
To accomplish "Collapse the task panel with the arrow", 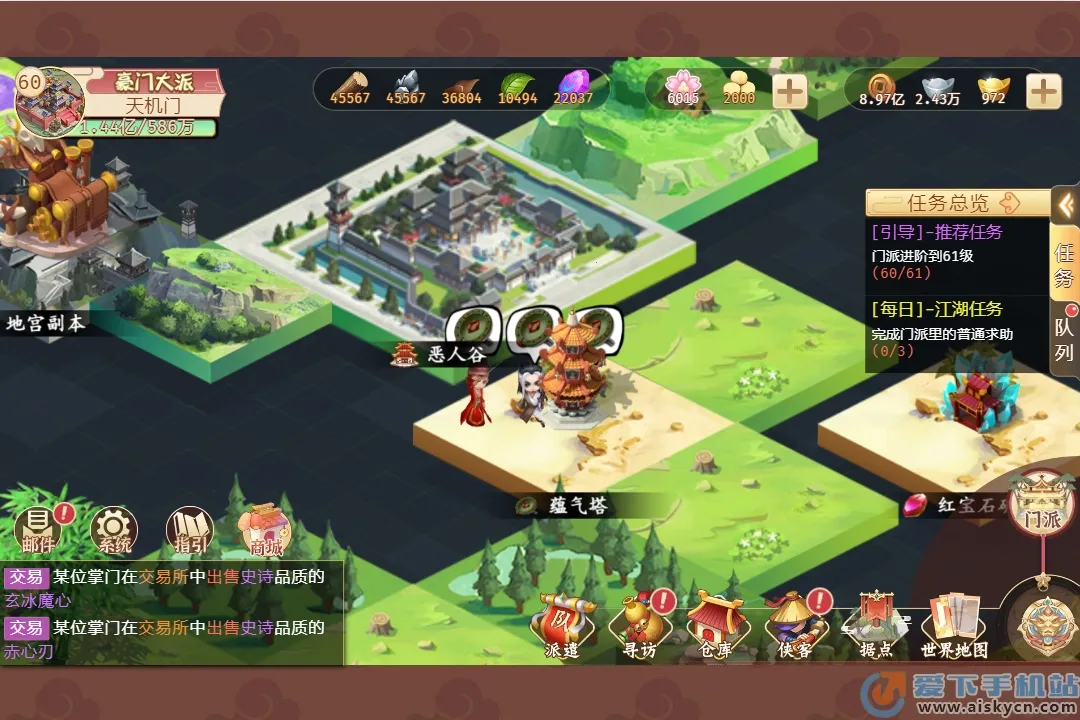I will [x=1066, y=205].
